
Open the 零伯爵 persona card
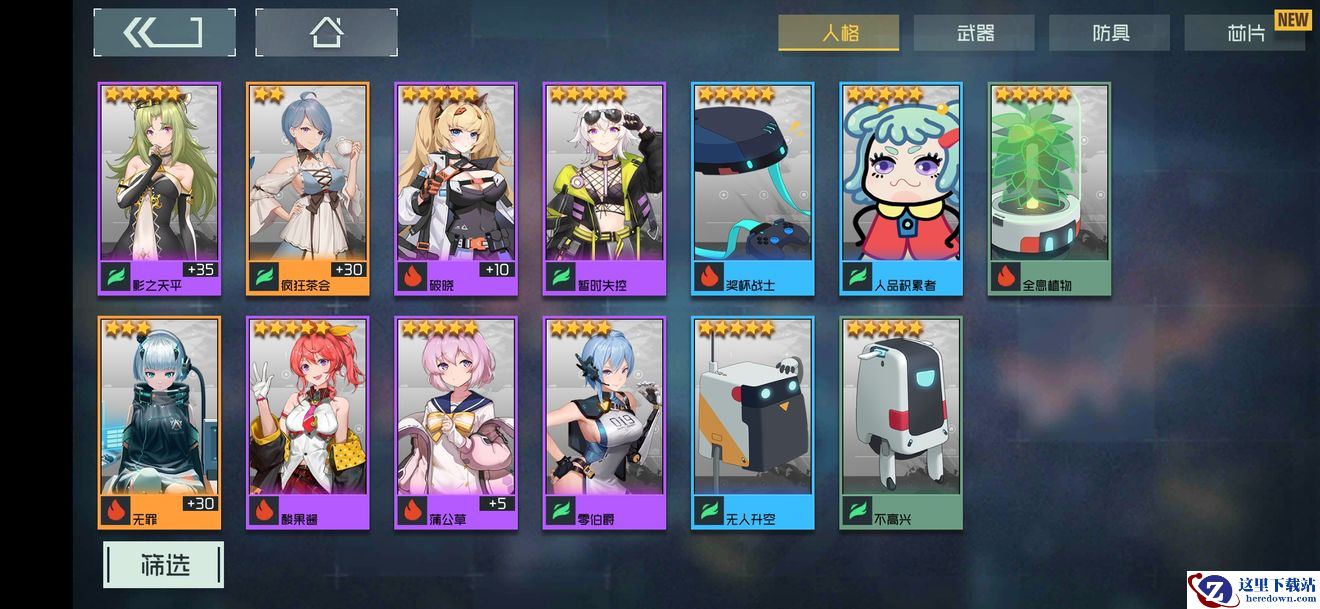[x=604, y=422]
